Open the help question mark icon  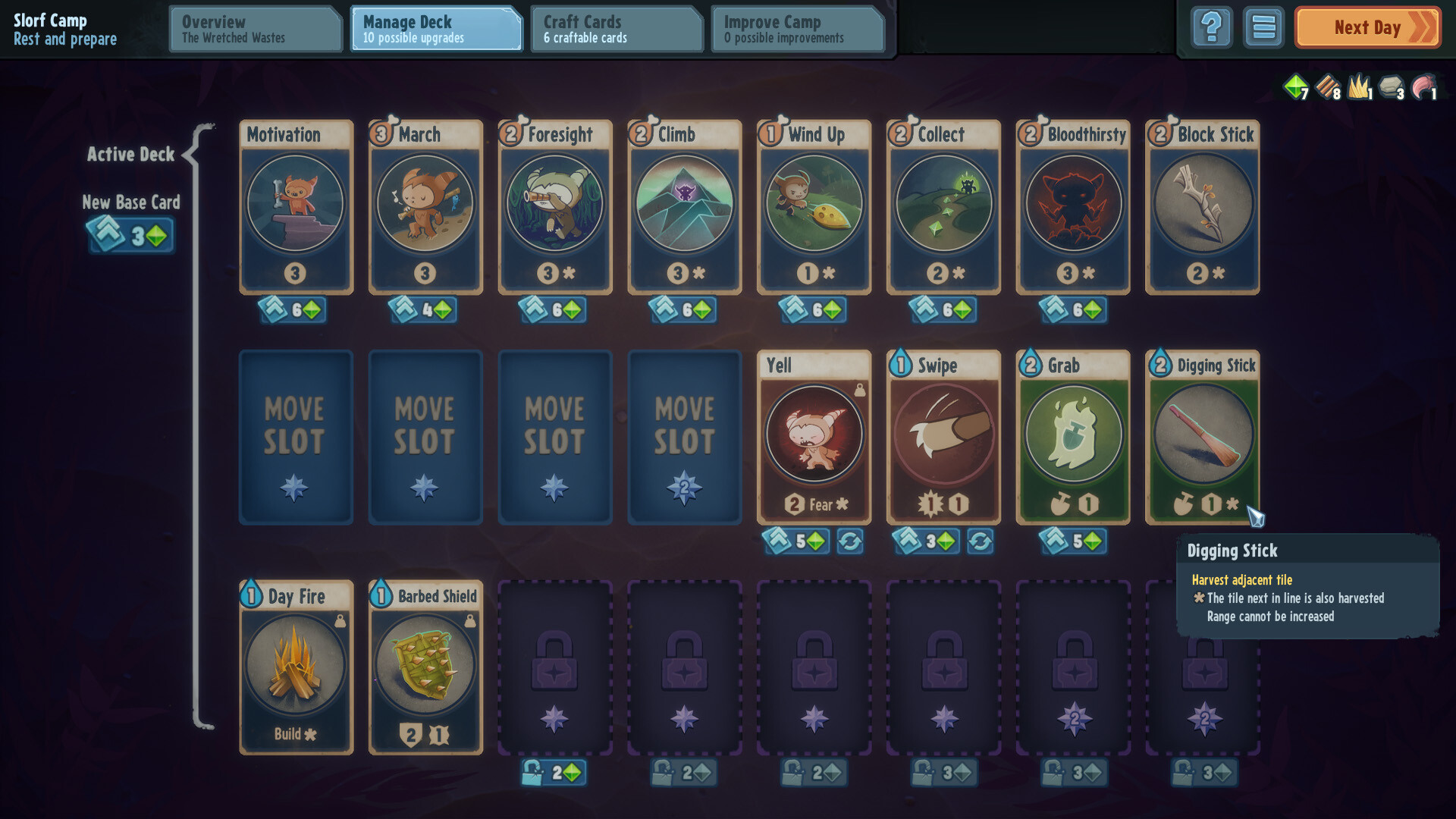point(1211,27)
